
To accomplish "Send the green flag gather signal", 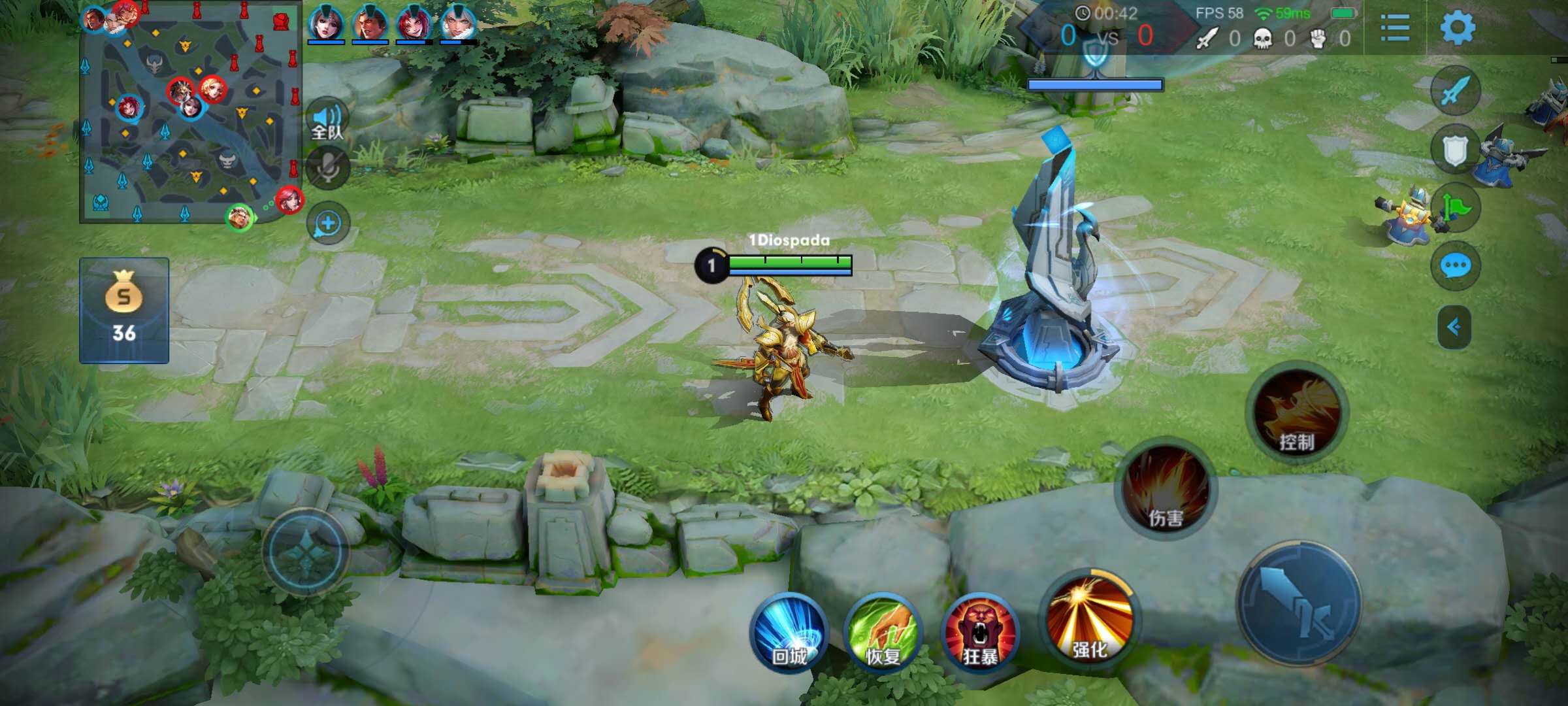I will [1456, 208].
